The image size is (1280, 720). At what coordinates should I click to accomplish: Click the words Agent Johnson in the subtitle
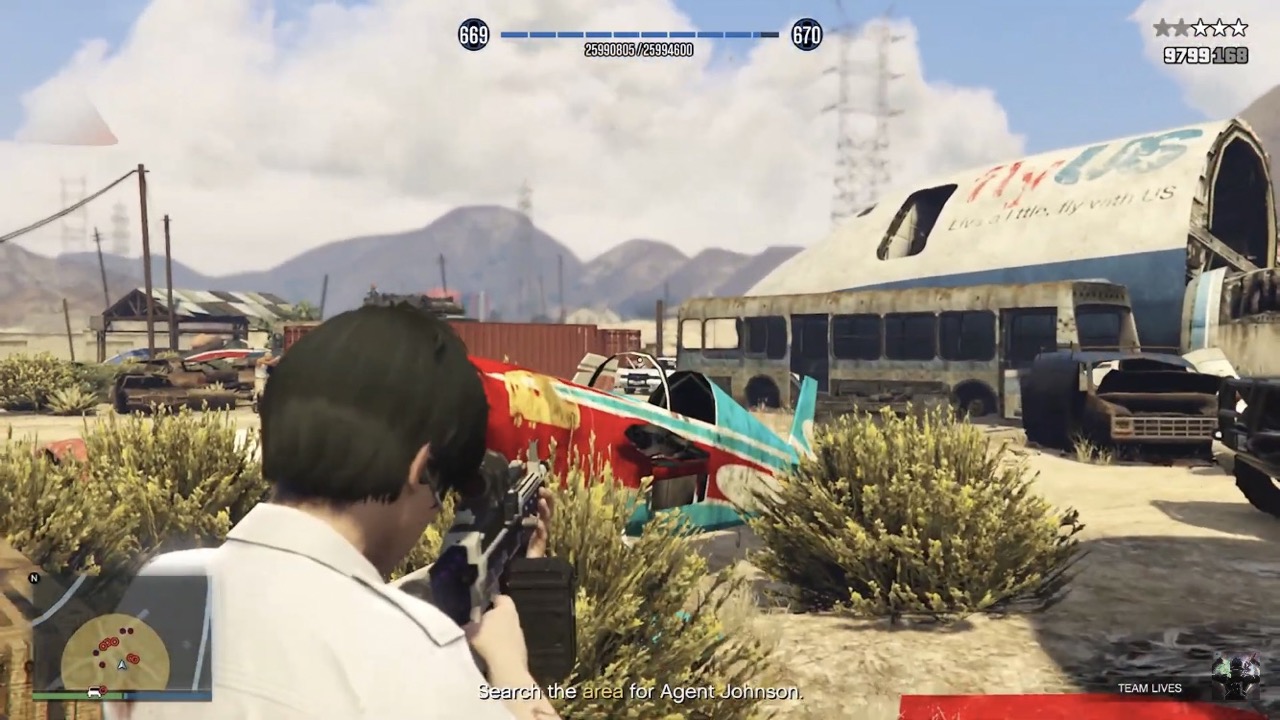coord(730,690)
